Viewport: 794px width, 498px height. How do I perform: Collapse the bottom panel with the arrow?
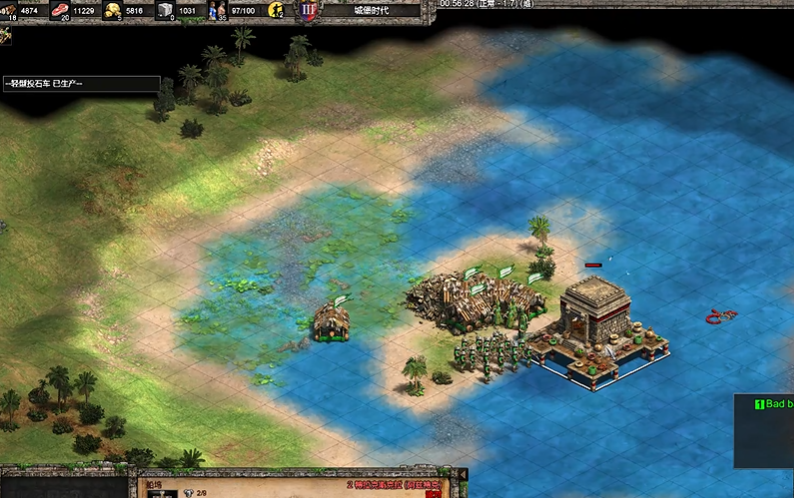pyautogui.click(x=462, y=474)
